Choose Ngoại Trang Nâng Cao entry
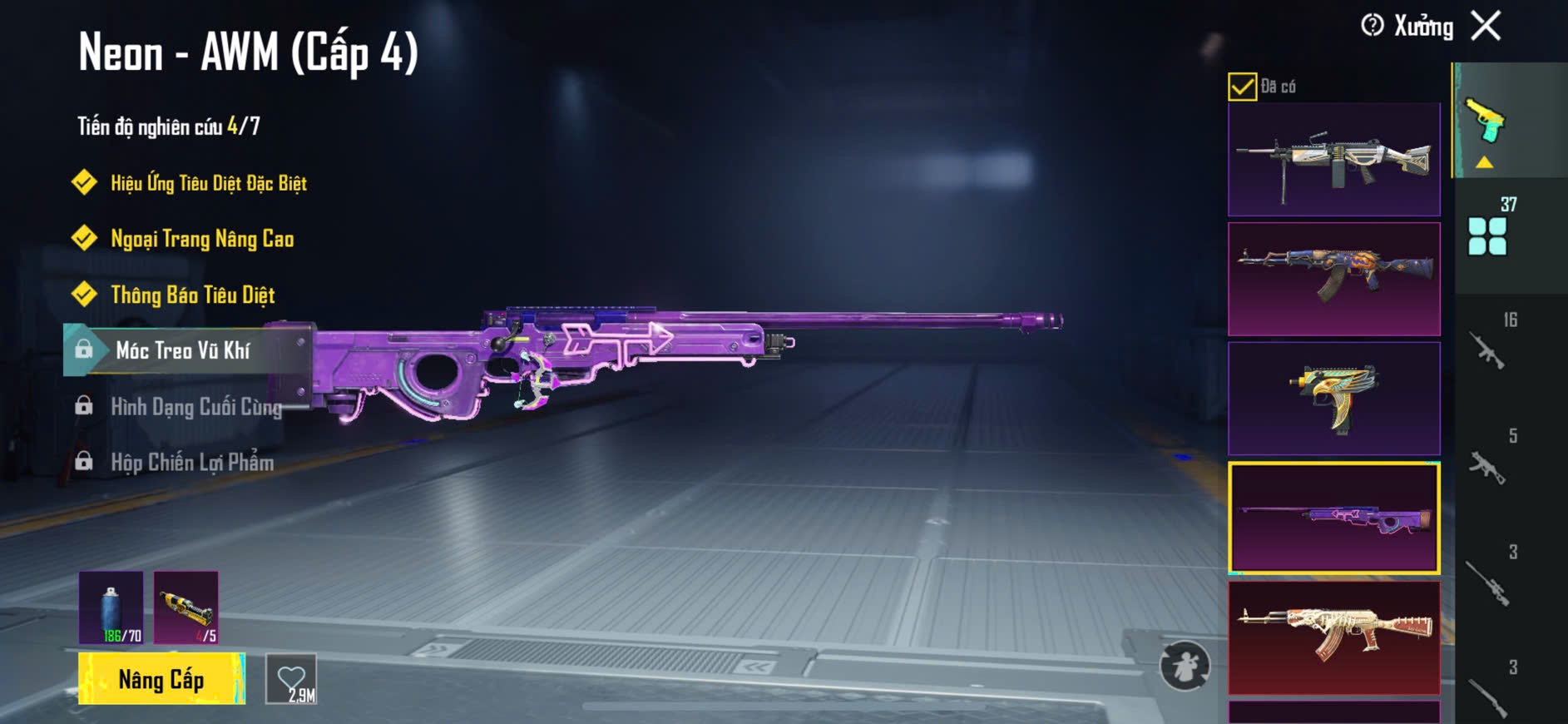 click(x=202, y=239)
